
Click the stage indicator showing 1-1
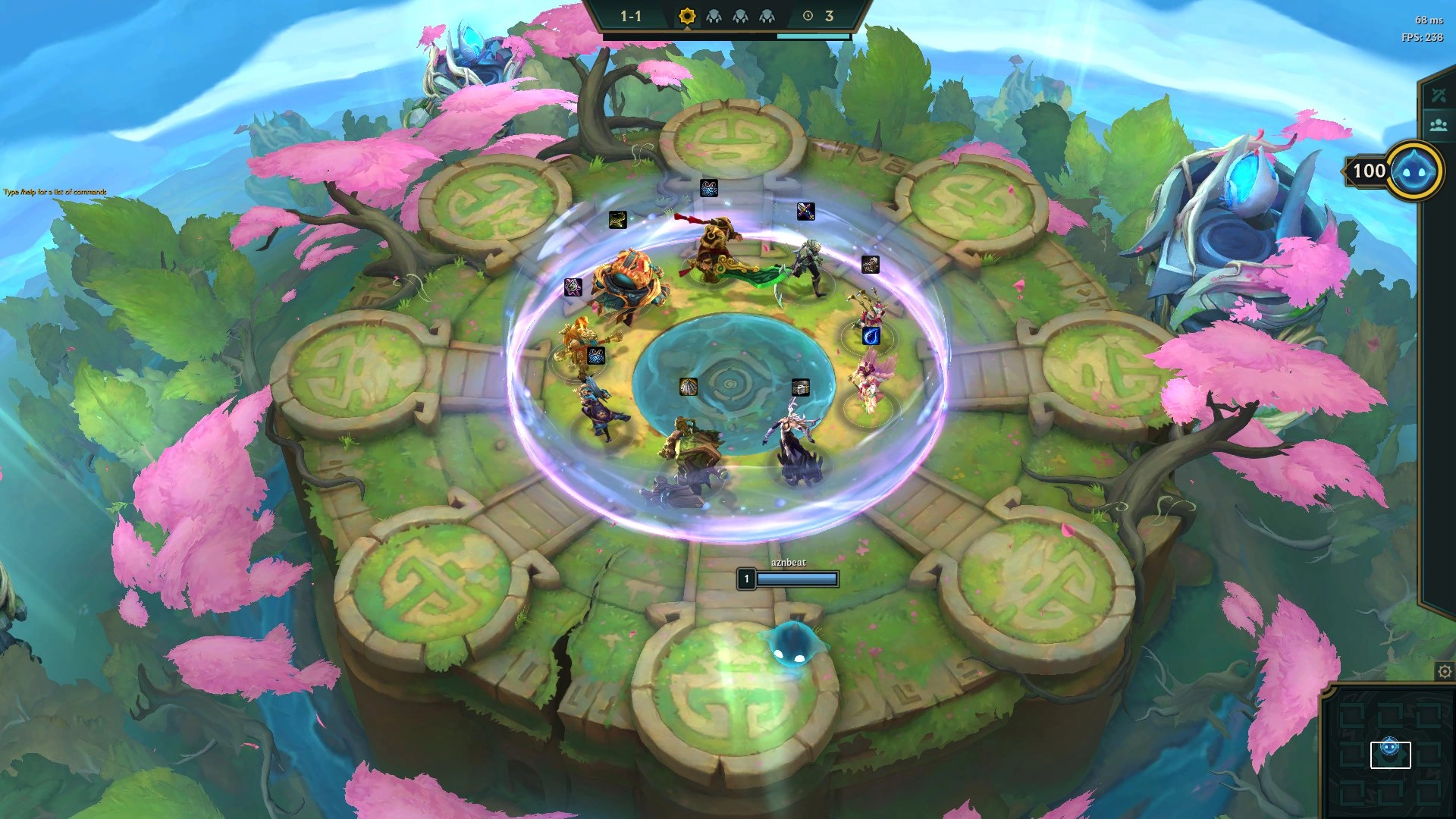coord(630,14)
